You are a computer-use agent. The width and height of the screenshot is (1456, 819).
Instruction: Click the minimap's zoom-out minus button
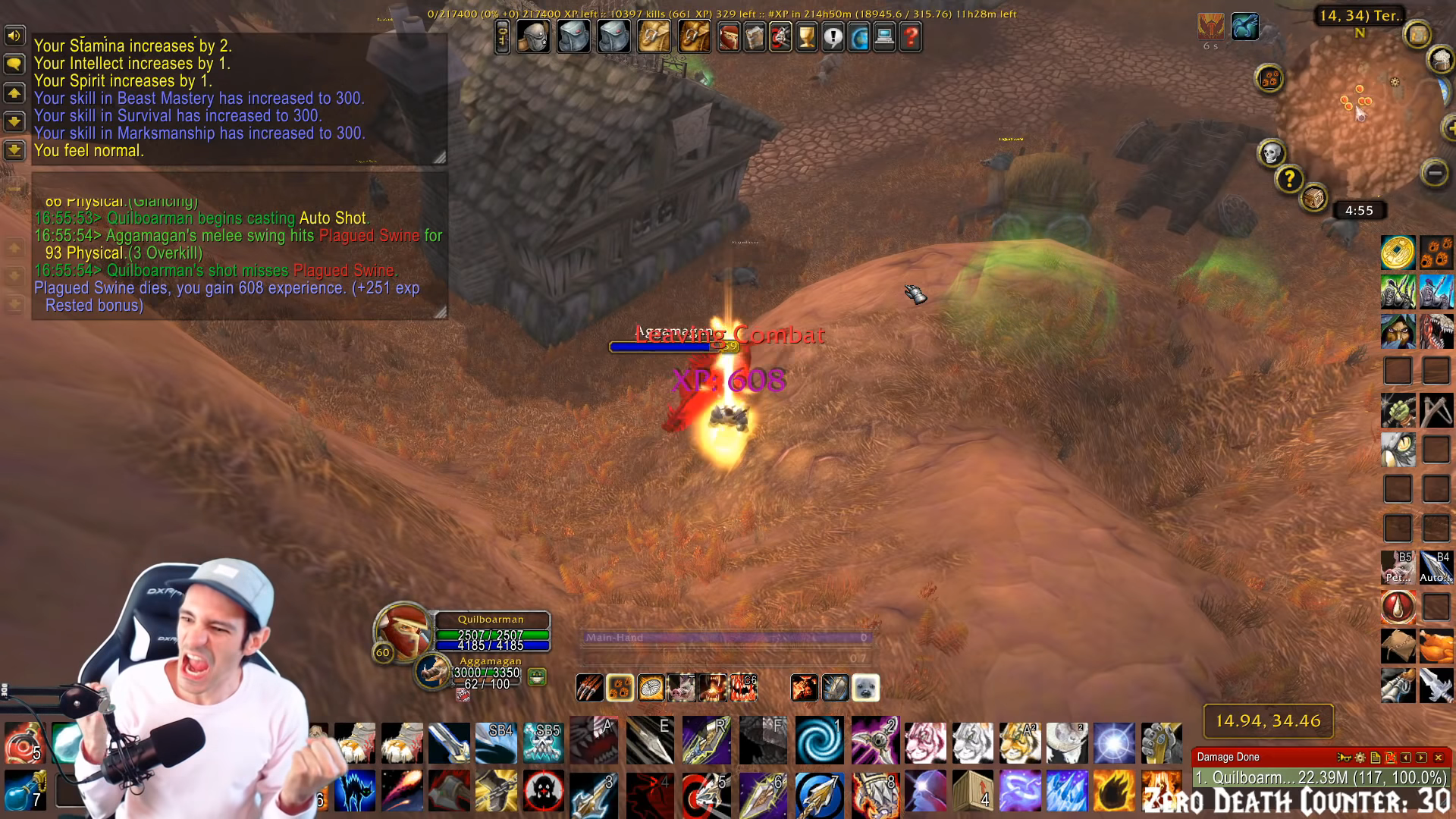(x=1434, y=173)
